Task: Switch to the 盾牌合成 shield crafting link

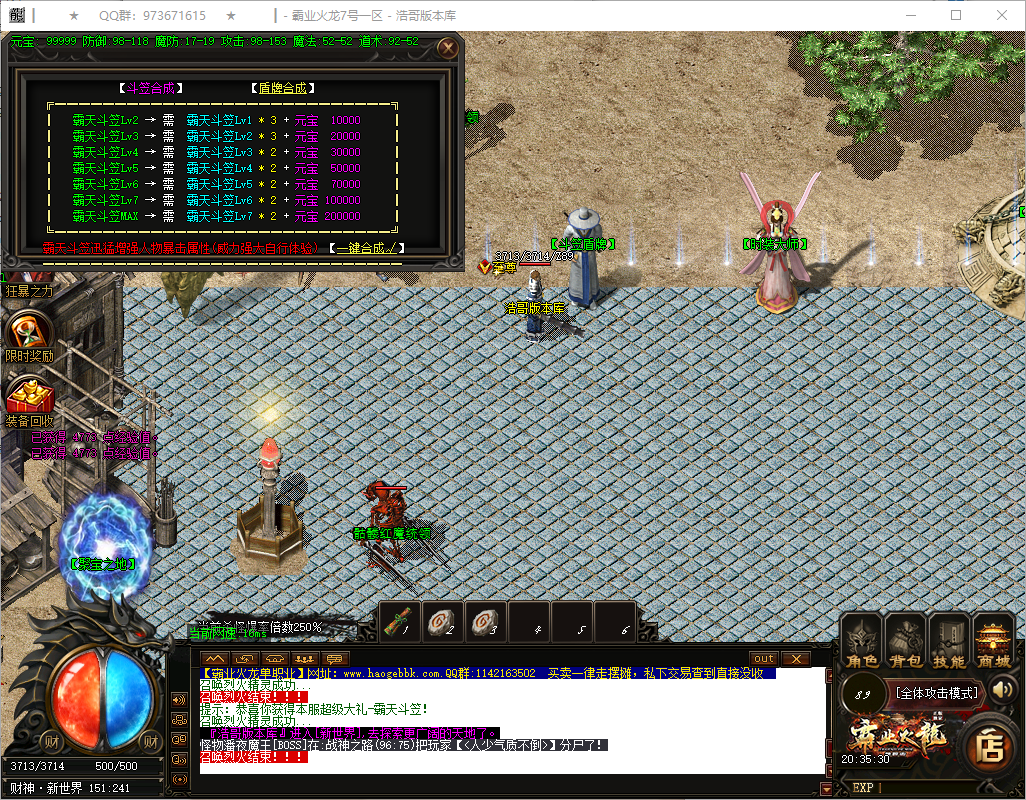Action: (282, 88)
